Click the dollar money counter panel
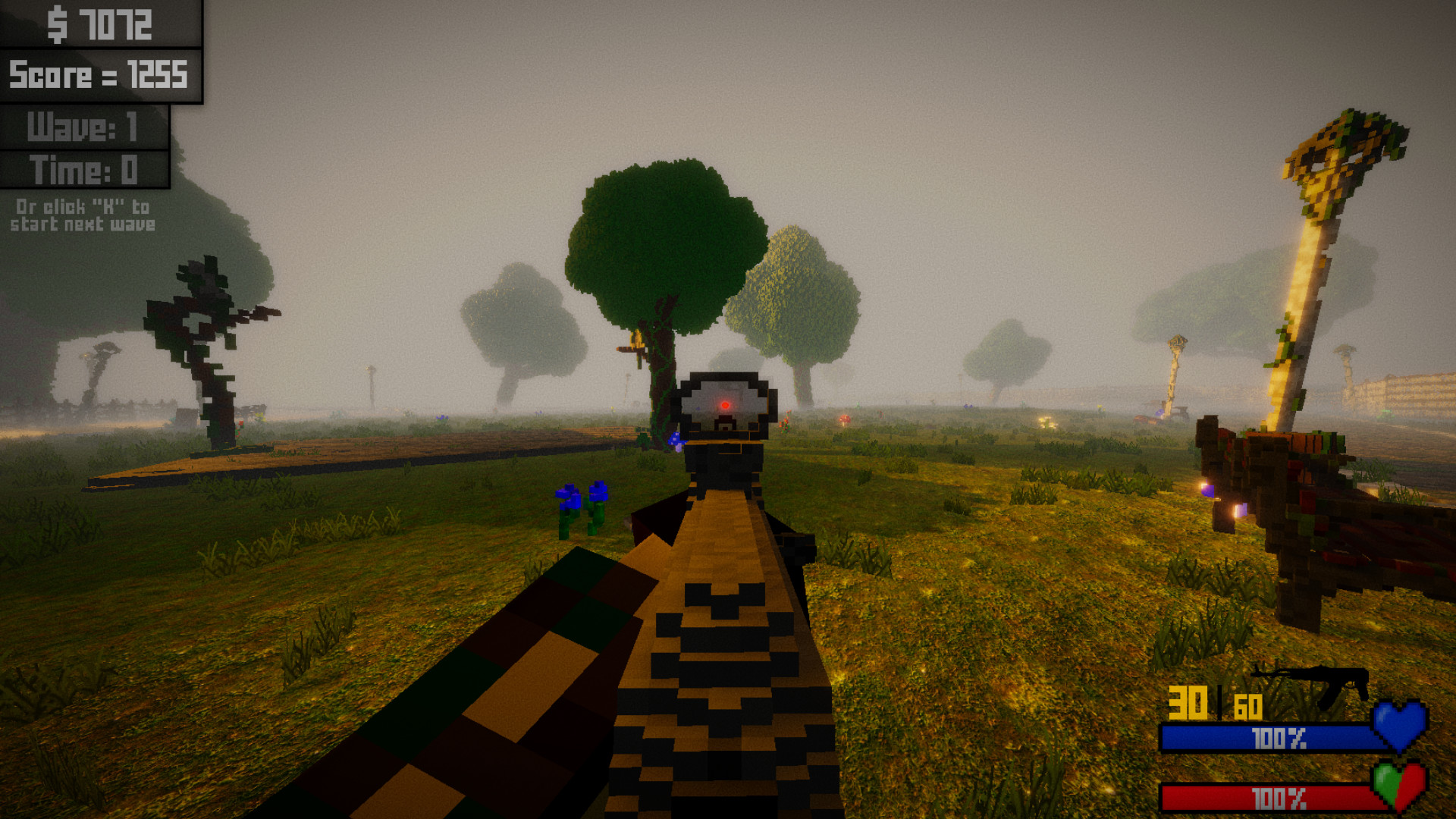The width and height of the screenshot is (1456, 819). click(99, 25)
